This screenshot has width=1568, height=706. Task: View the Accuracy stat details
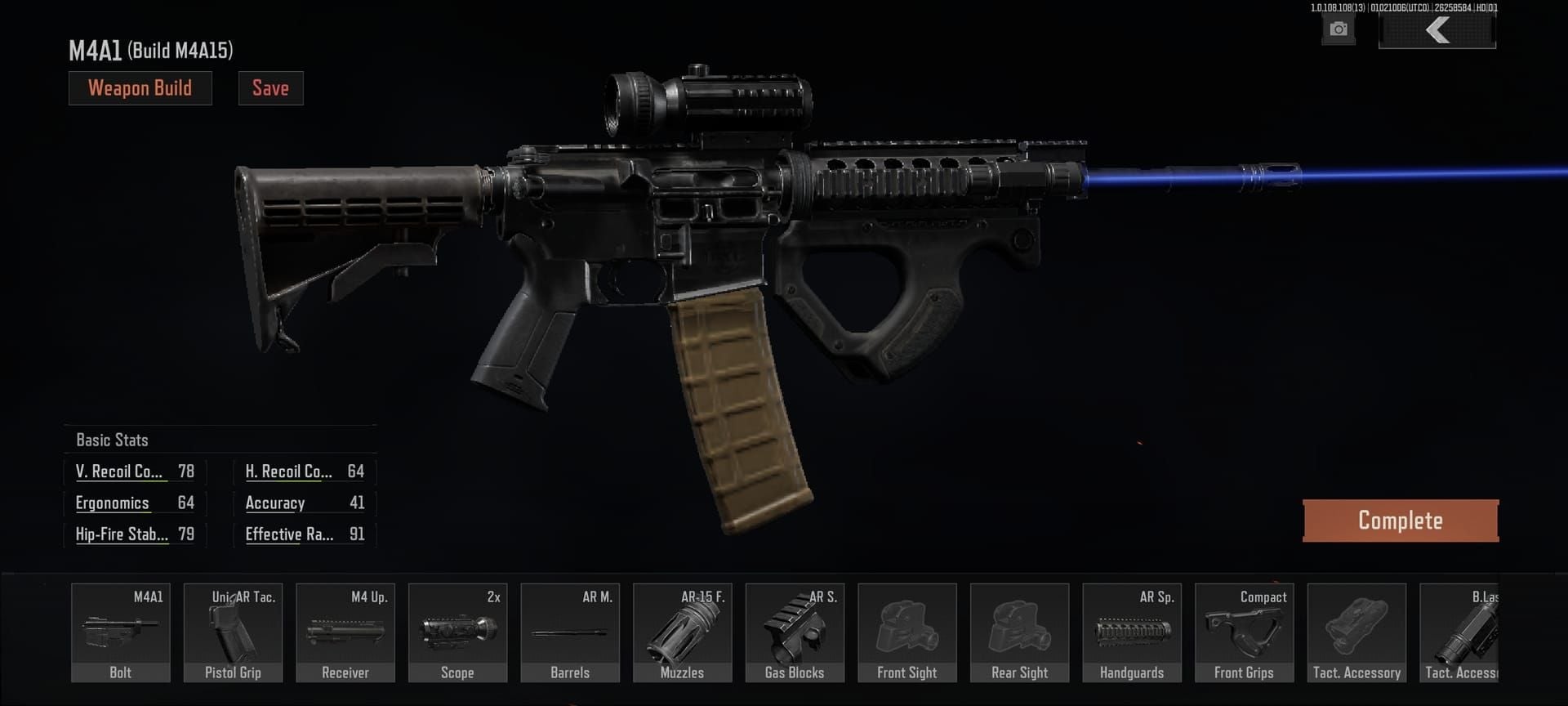[275, 503]
